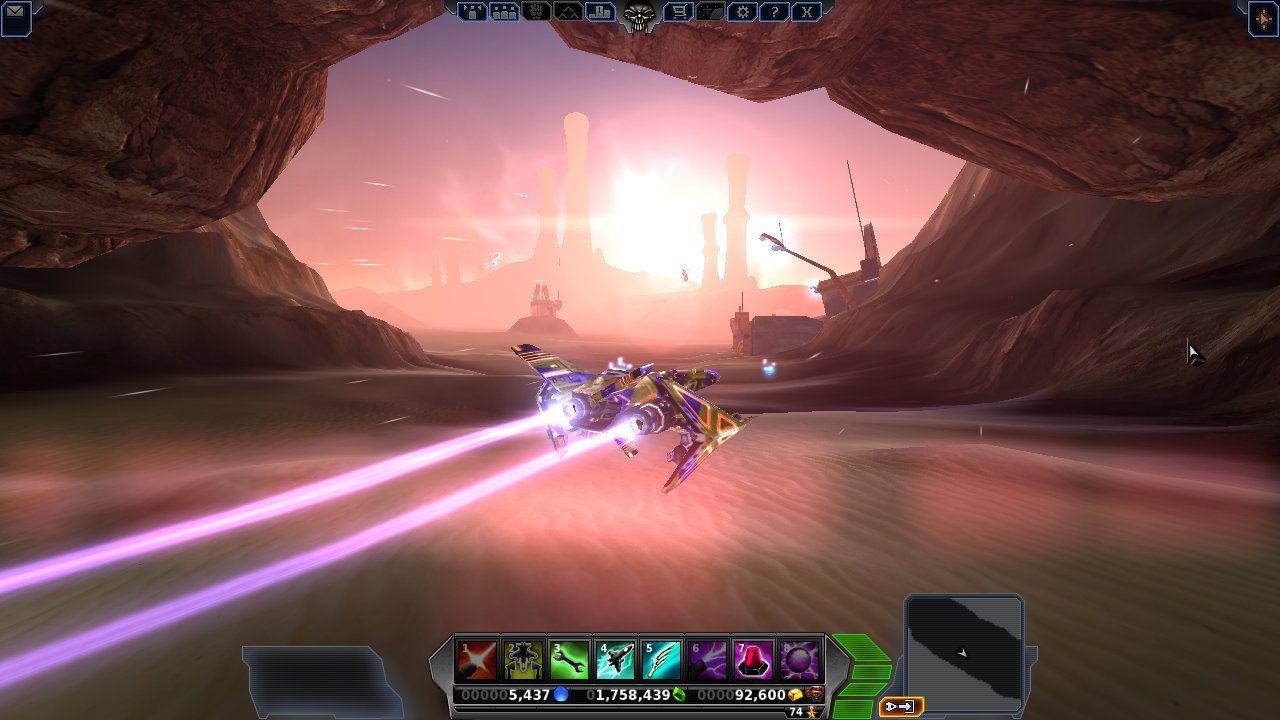
Task: Open the three-player group panel
Action: click(x=504, y=12)
